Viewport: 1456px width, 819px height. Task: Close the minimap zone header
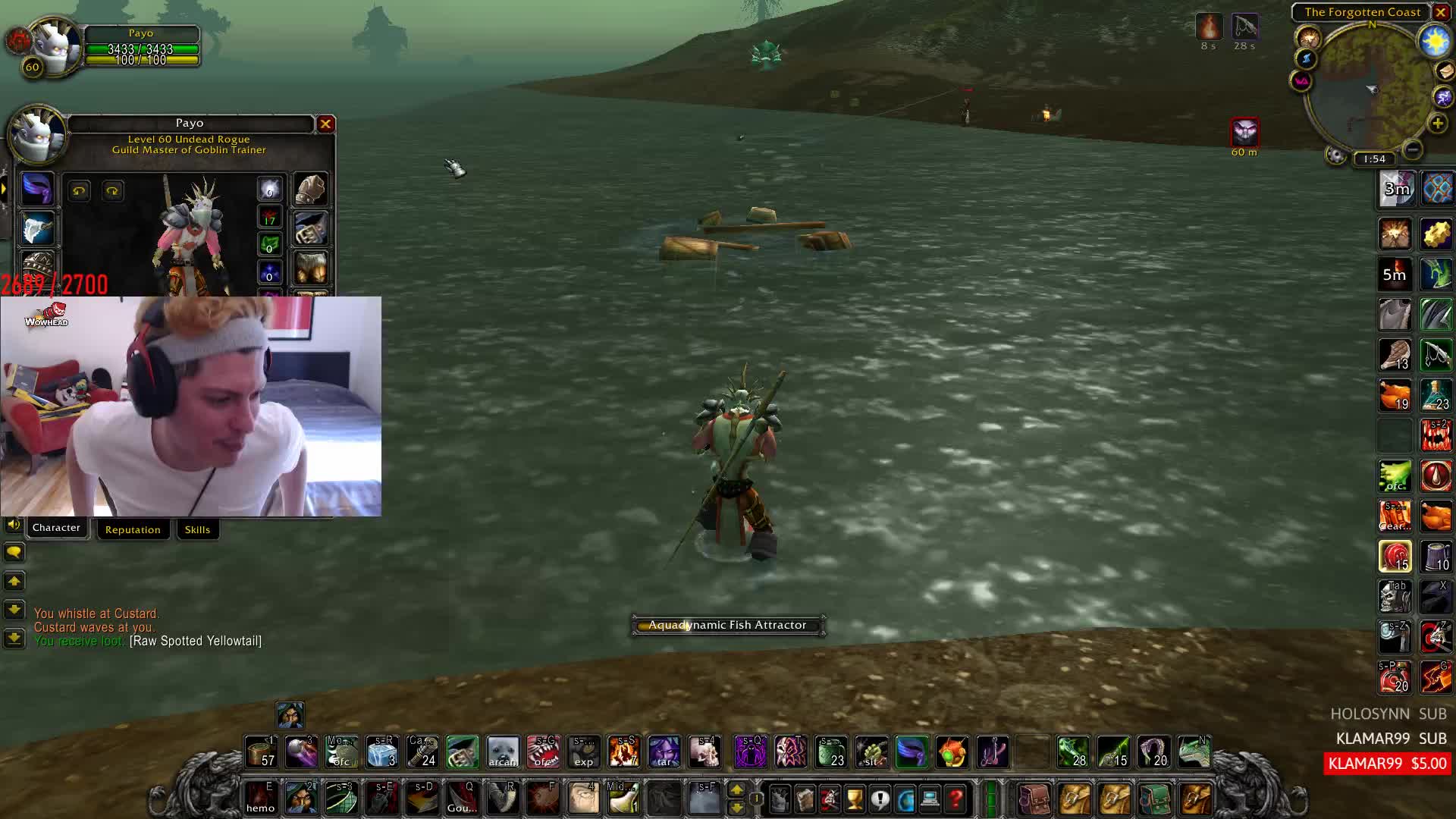point(1441,12)
